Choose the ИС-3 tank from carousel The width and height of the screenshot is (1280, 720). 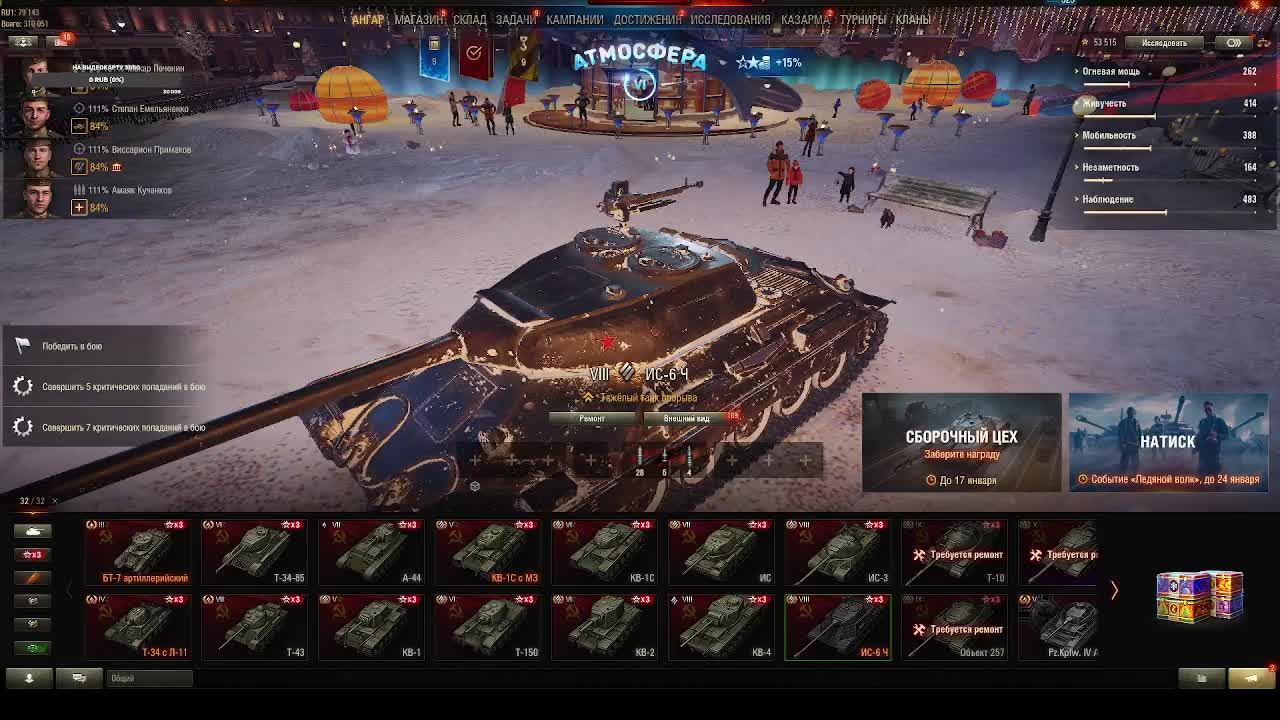point(838,552)
